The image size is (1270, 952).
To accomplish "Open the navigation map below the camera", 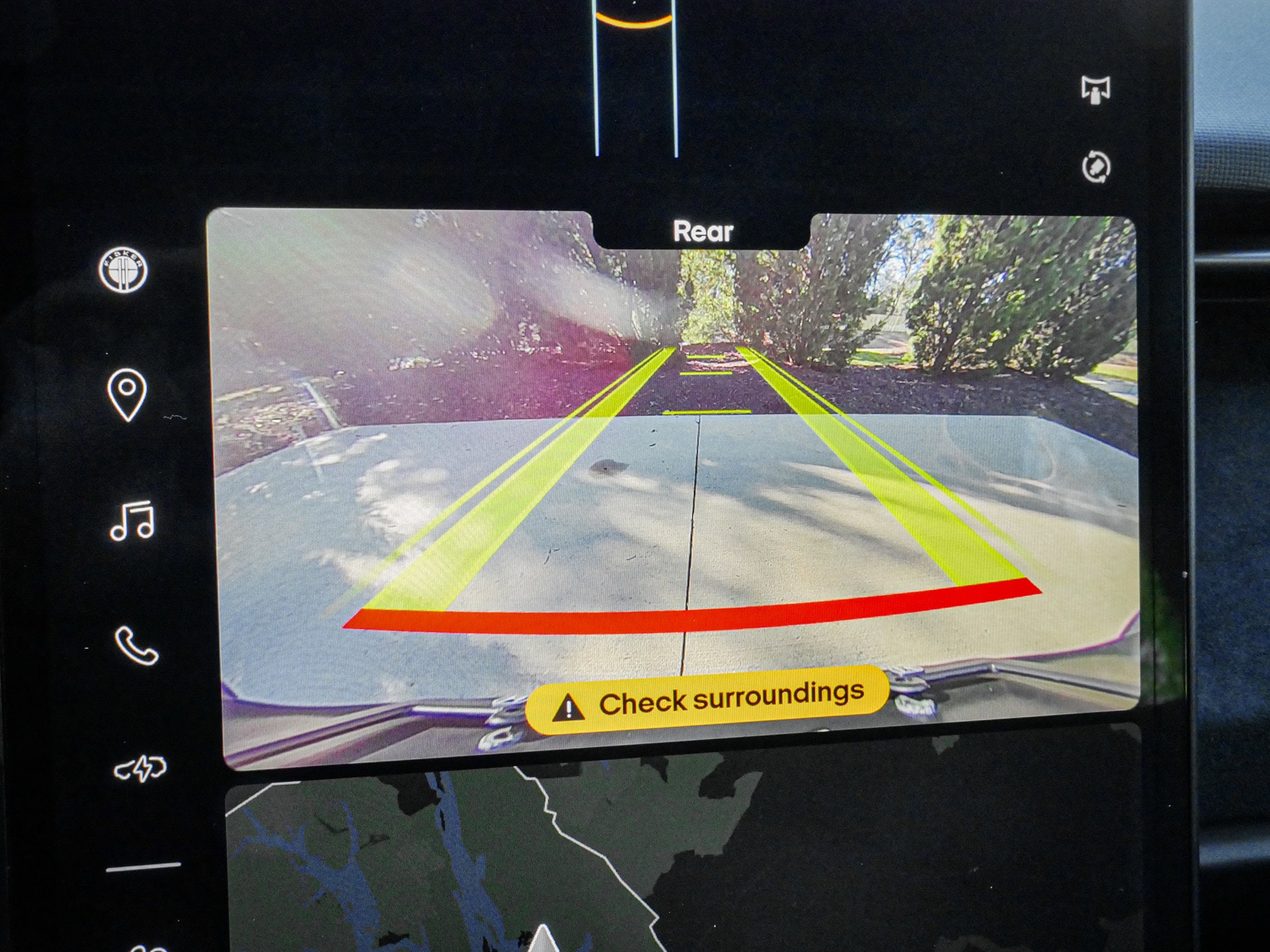I will (620, 855).
